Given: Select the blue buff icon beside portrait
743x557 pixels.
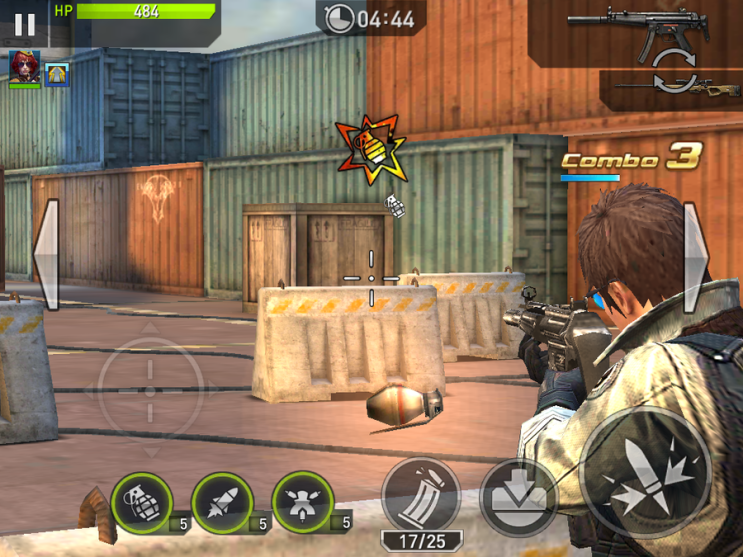Looking at the screenshot, I should click(x=57, y=71).
